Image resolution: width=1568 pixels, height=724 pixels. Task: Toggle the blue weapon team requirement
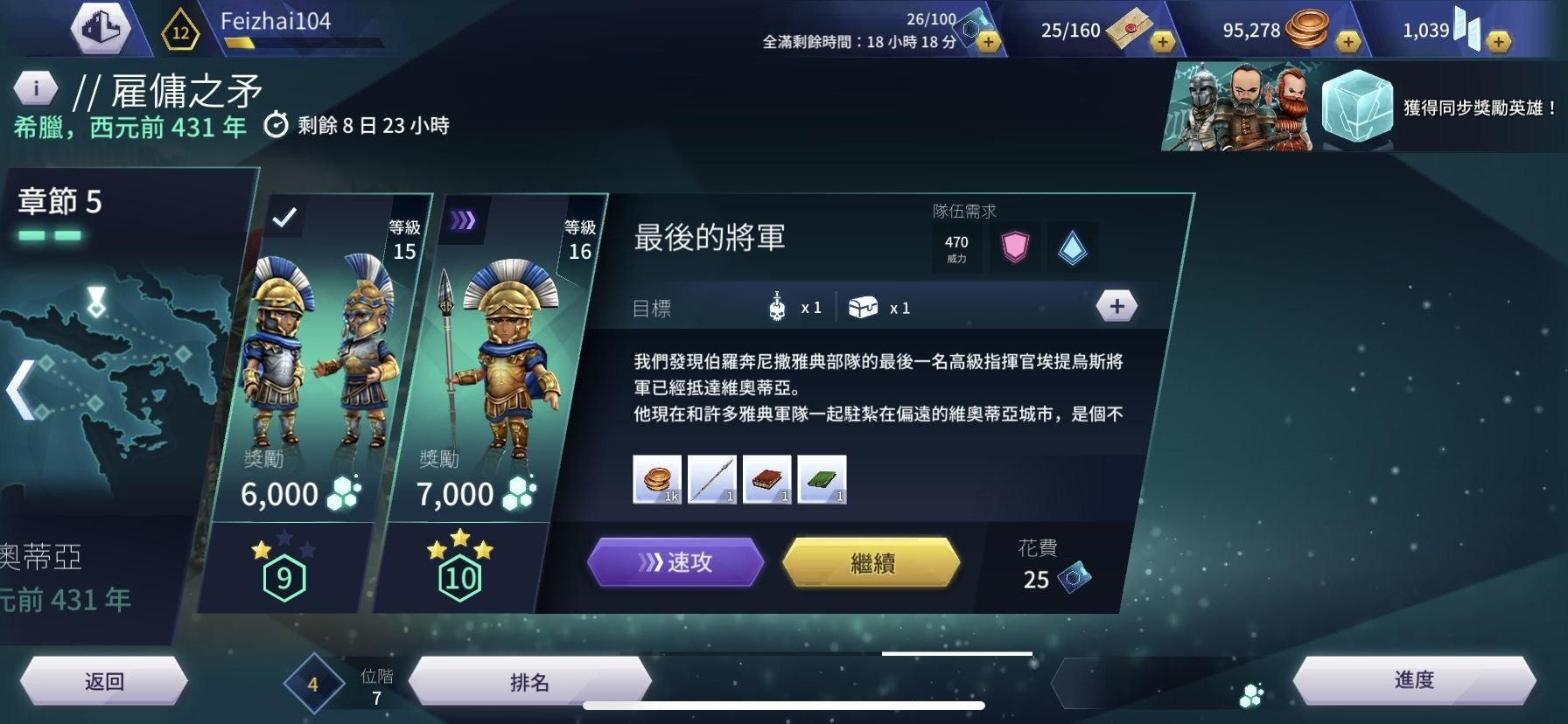[x=1072, y=247]
